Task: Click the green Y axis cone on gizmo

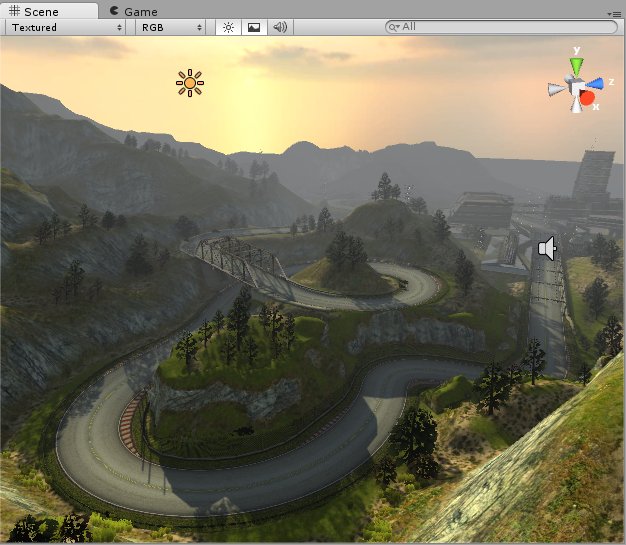Action: 575,67
